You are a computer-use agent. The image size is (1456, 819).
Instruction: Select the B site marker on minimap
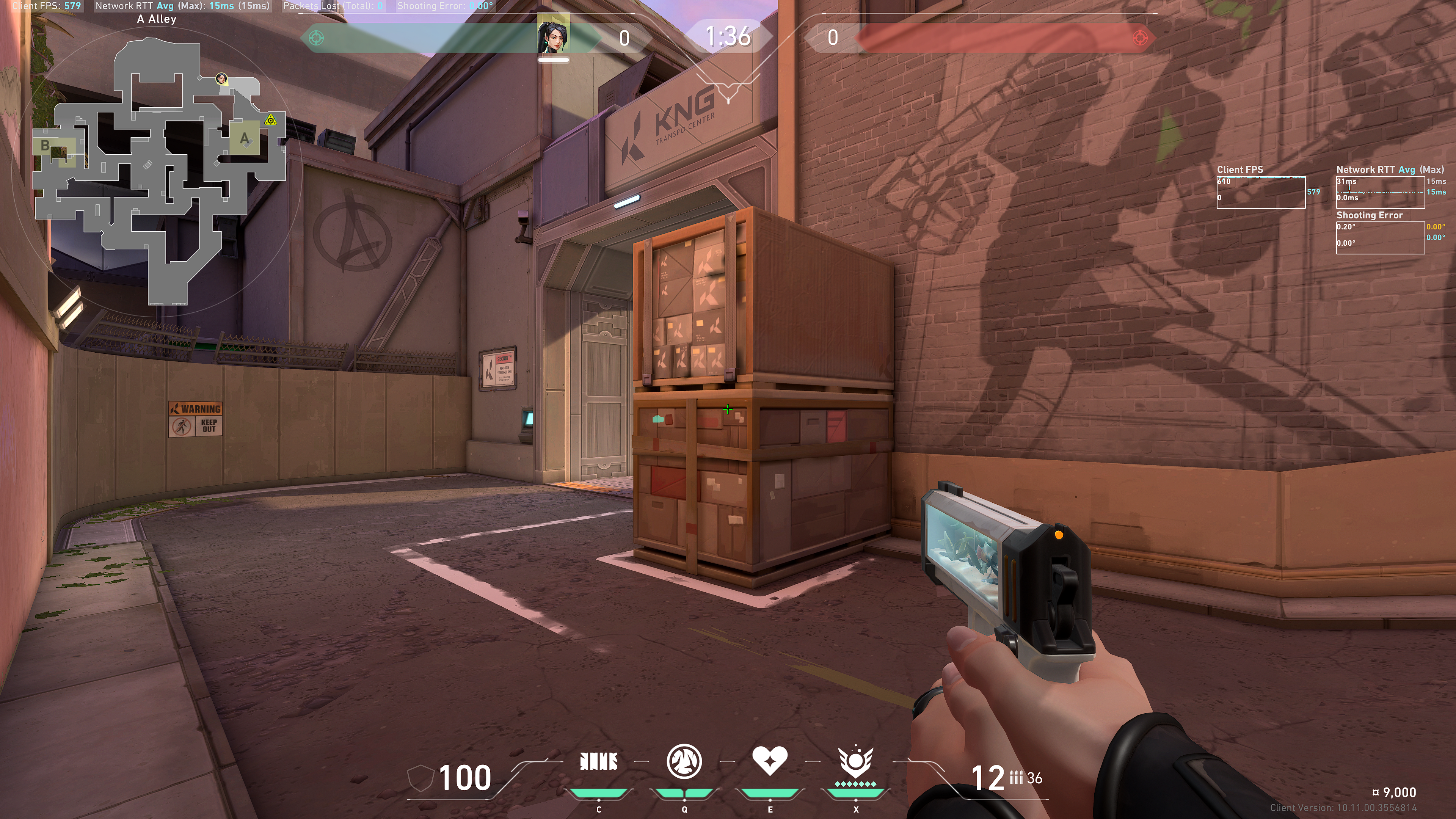coord(45,146)
